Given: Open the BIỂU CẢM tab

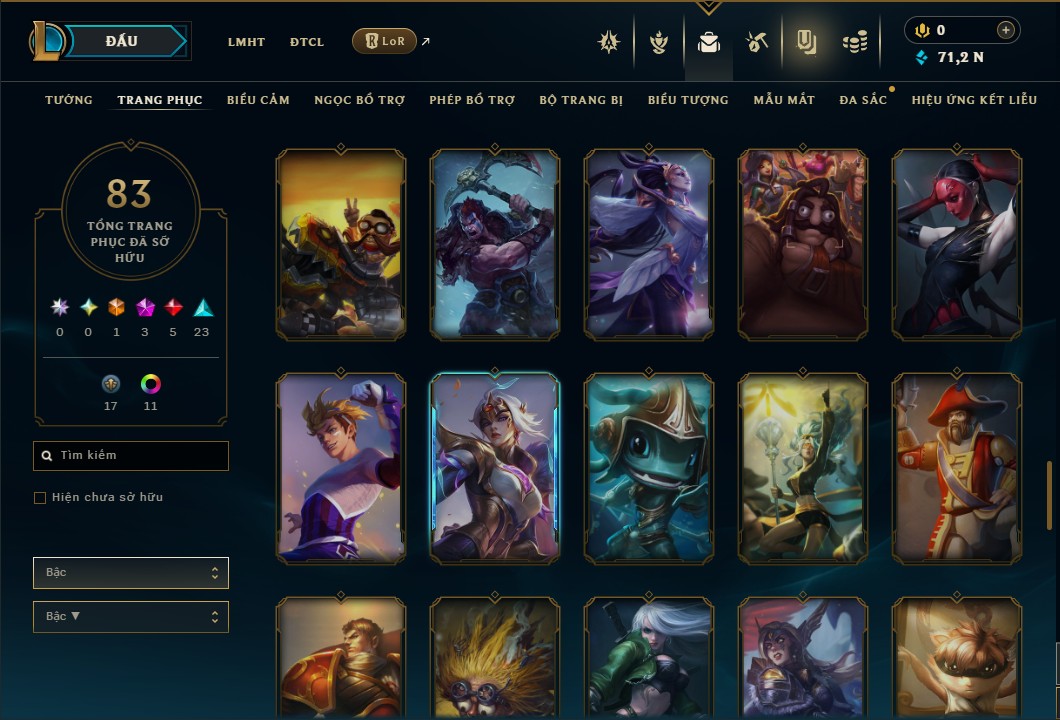Looking at the screenshot, I should (258, 100).
